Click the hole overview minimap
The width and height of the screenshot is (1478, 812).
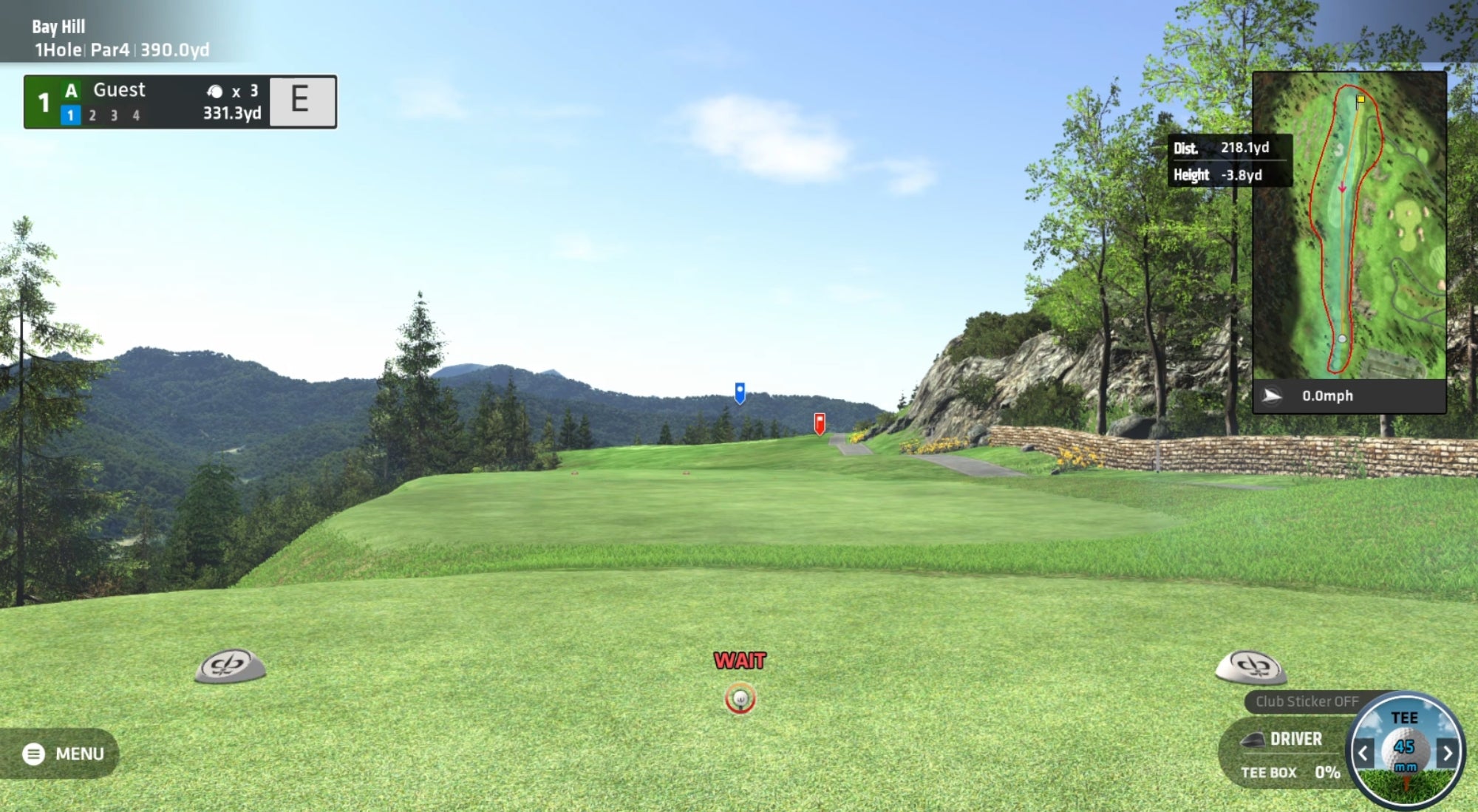click(1349, 225)
